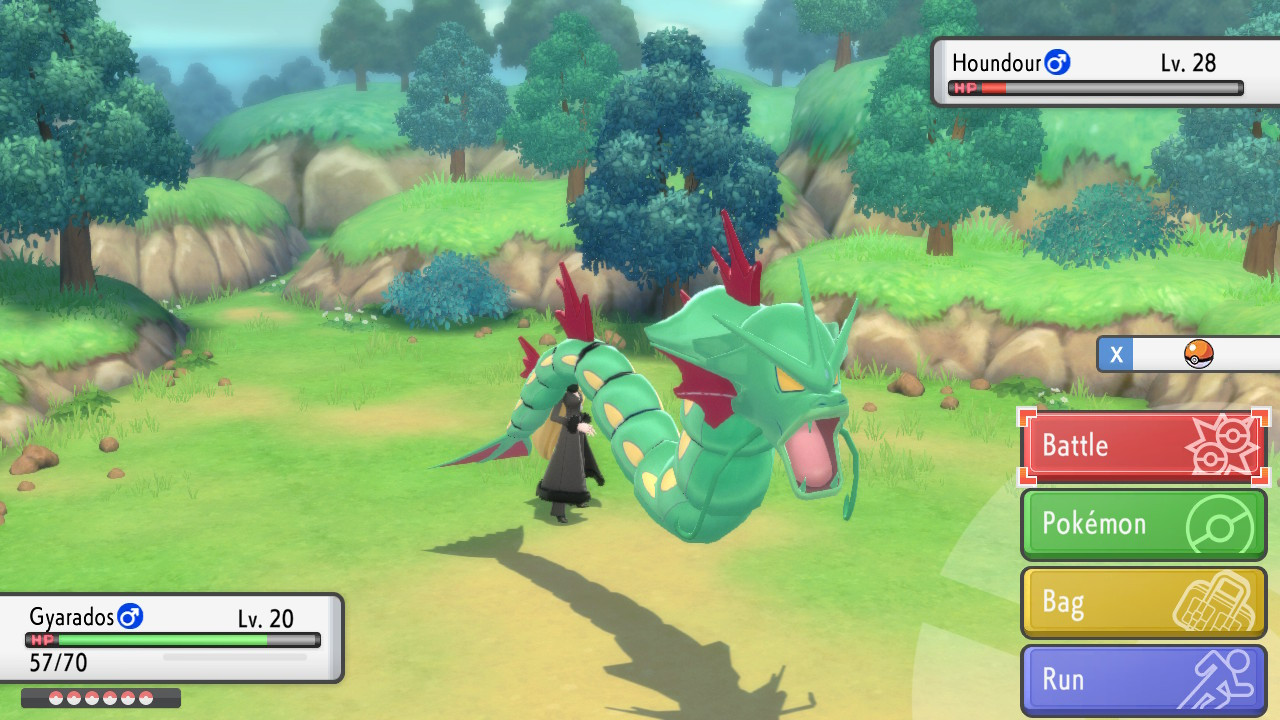Open the Bag menu
Screen dimensions: 1280x720
(x=1064, y=601)
